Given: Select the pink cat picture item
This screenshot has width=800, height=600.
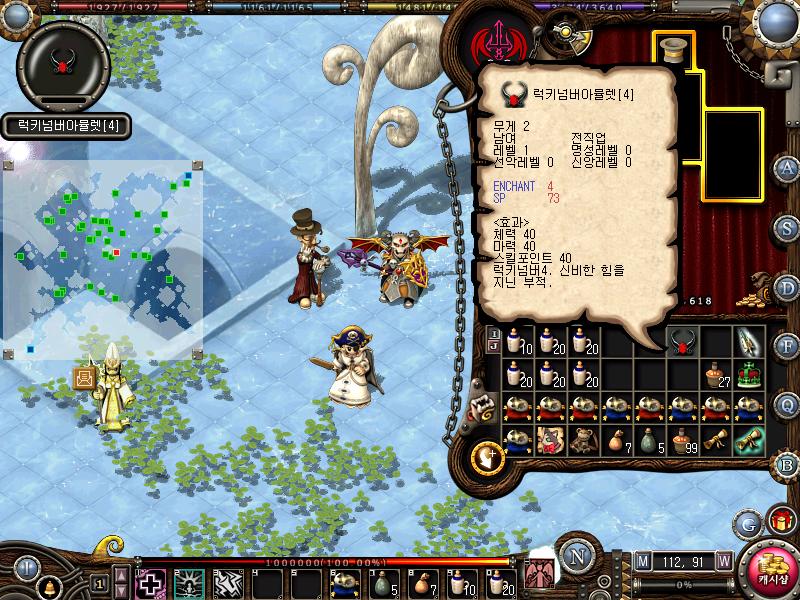Looking at the screenshot, I should pos(551,440).
